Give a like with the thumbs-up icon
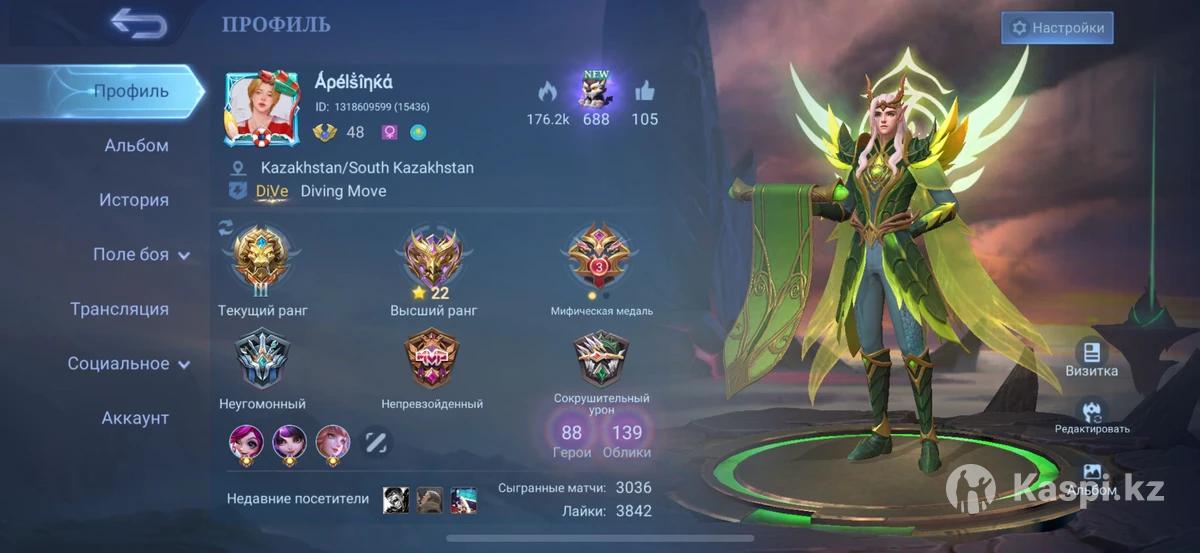 [x=645, y=93]
